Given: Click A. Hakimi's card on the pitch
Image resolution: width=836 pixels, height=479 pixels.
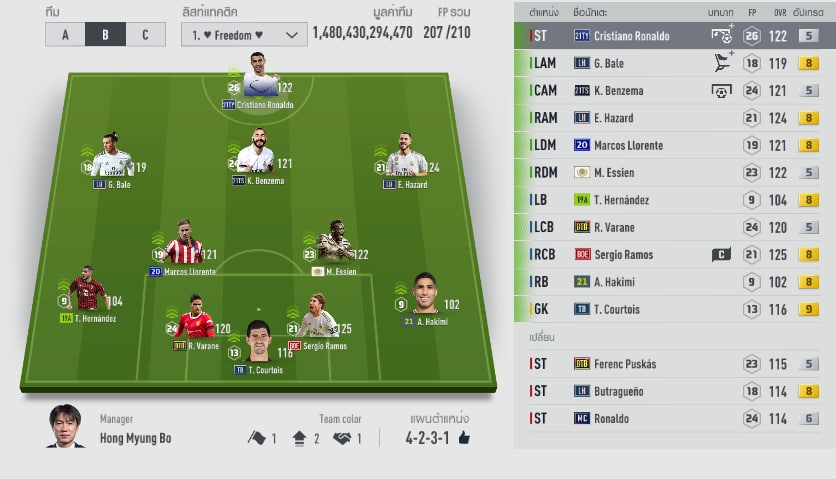Looking at the screenshot, I should (425, 296).
